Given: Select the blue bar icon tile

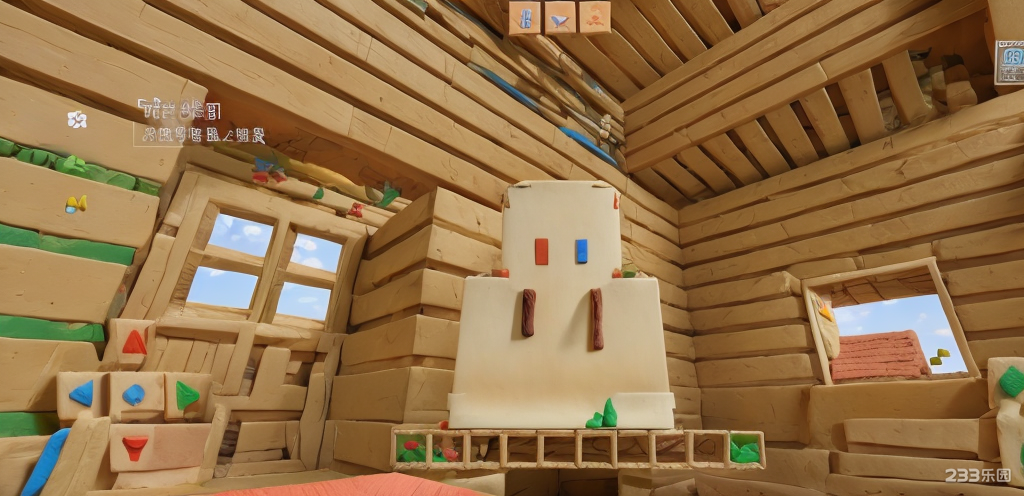Looking at the screenshot, I should [524, 17].
